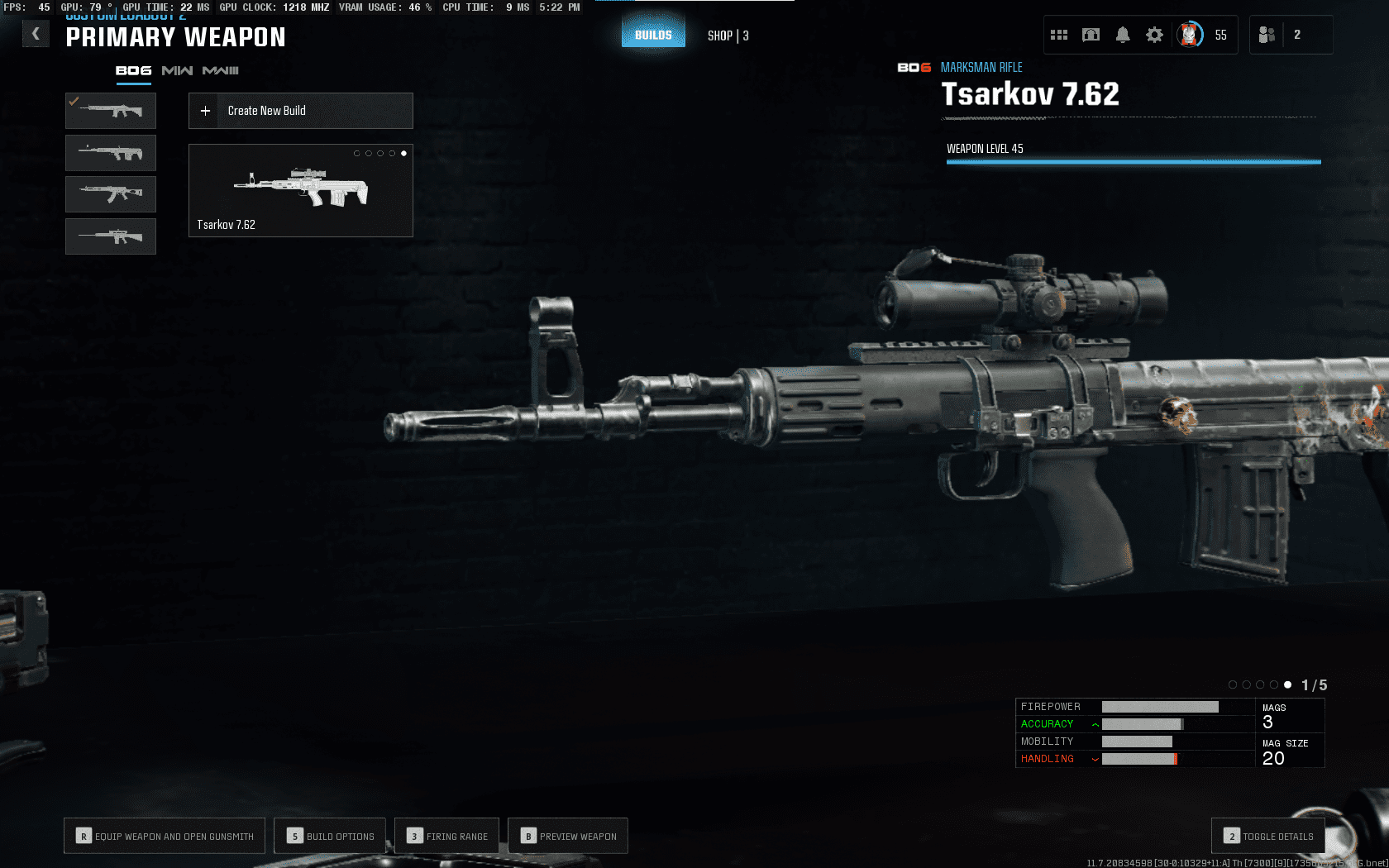Open the social party icon
The image size is (1389, 868).
pyautogui.click(x=1267, y=35)
